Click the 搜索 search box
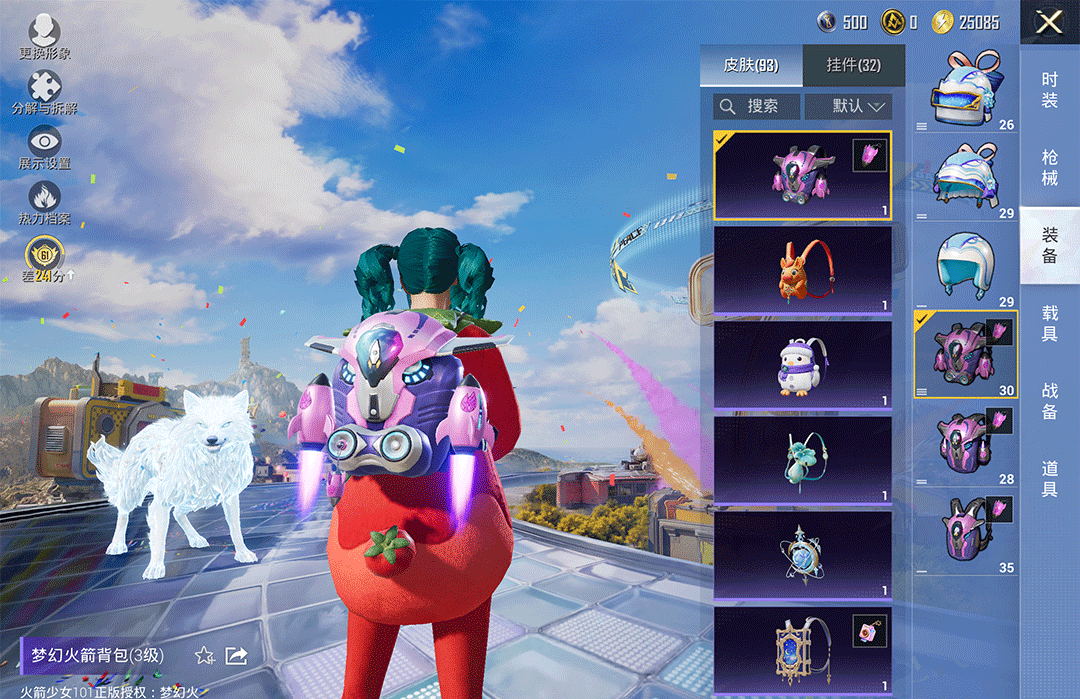 click(757, 106)
